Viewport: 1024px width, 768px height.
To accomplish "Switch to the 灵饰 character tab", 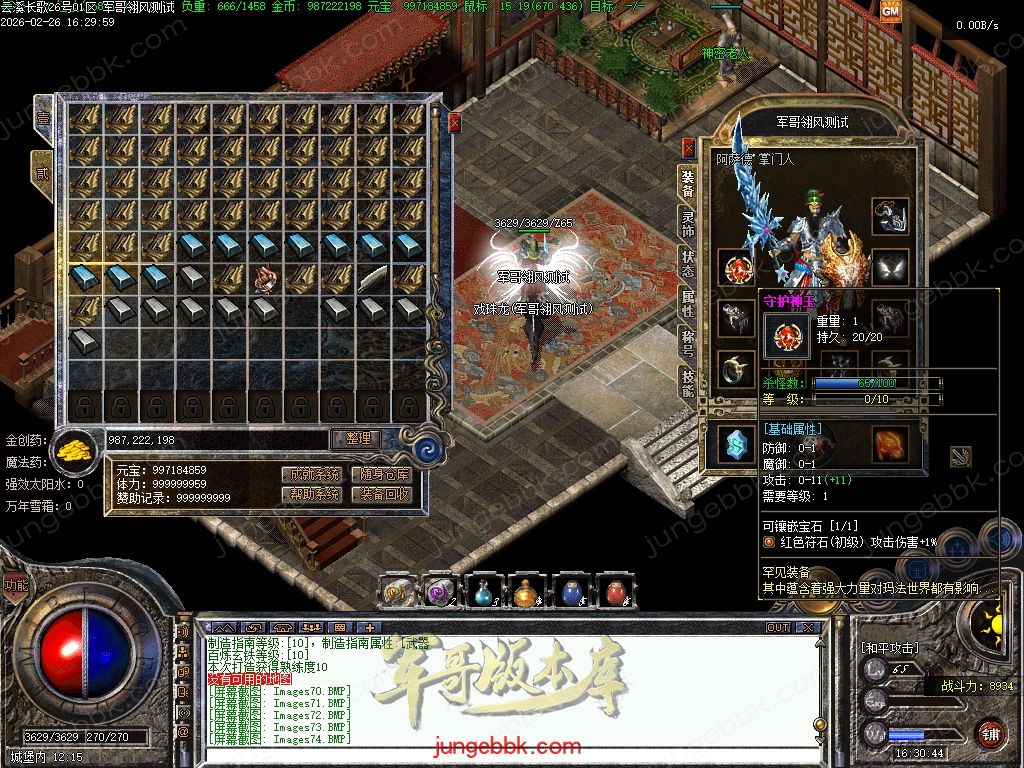I will tap(688, 223).
